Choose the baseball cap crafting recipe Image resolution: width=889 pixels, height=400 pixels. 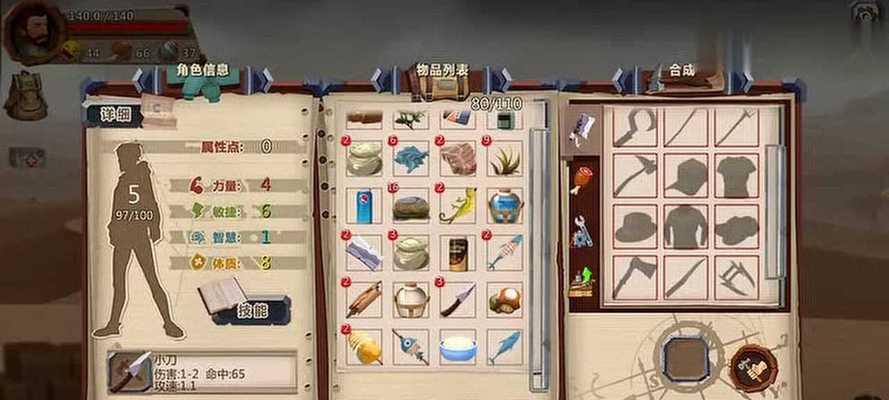(x=686, y=177)
